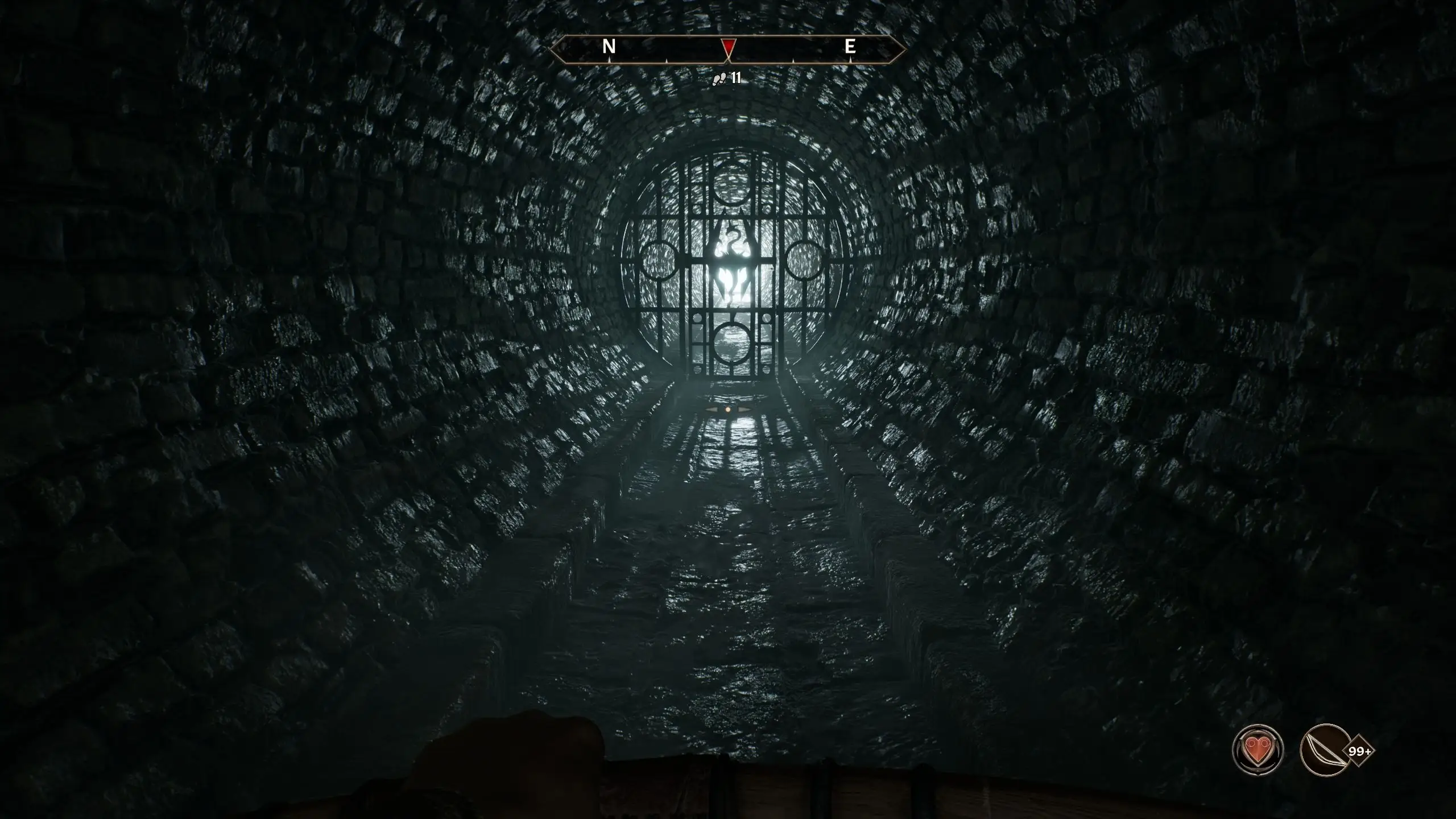Image resolution: width=1456 pixels, height=819 pixels.
Task: Select the red quest marker on compass
Action: pos(728,47)
